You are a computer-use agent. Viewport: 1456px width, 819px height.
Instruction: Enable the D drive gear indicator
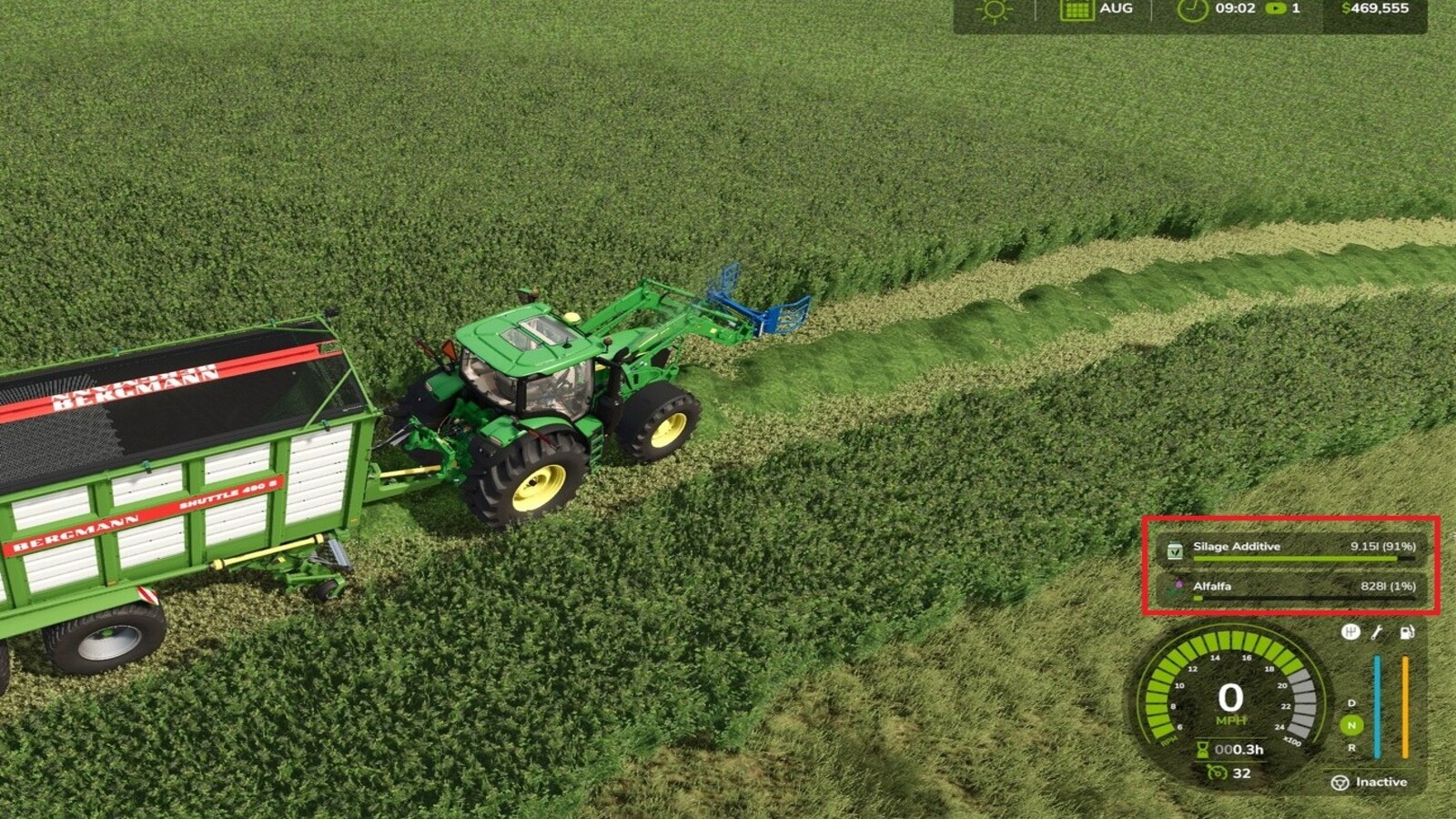tap(1350, 703)
